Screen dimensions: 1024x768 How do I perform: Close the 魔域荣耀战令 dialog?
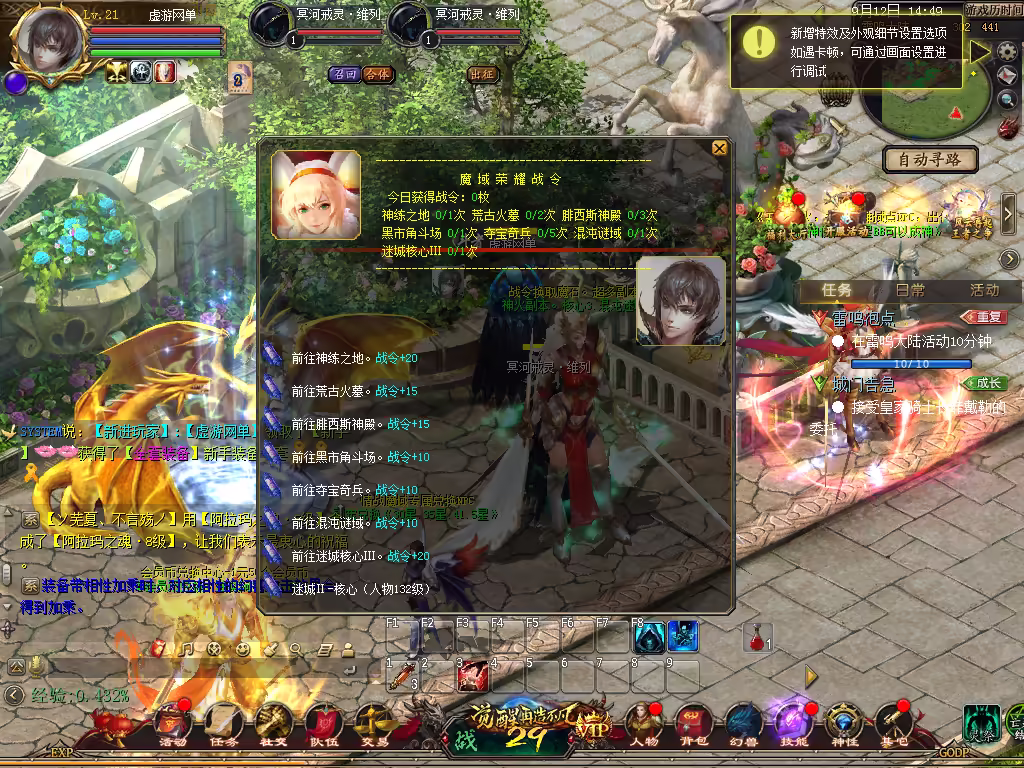[719, 148]
